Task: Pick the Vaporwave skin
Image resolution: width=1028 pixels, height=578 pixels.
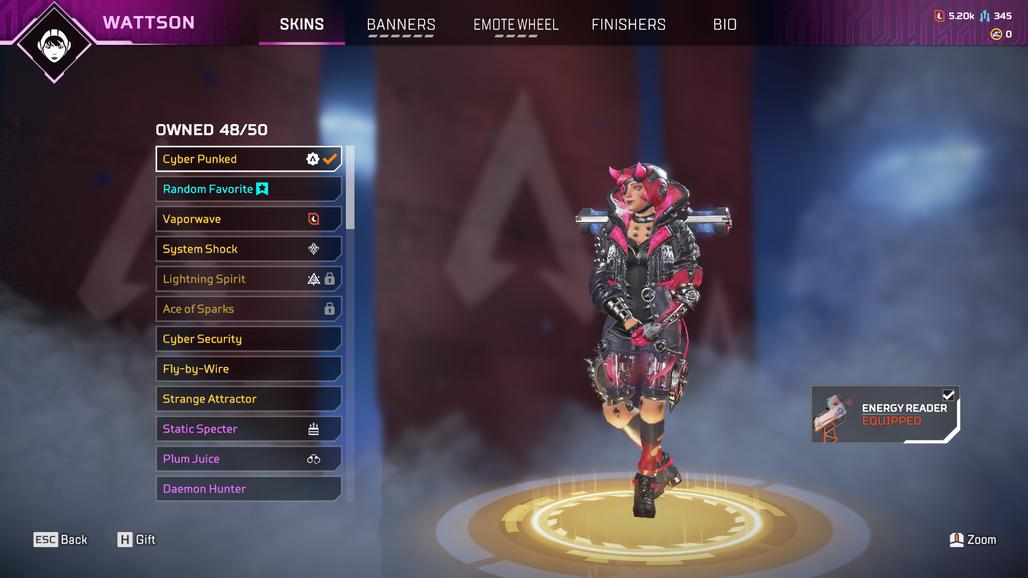Action: (248, 219)
